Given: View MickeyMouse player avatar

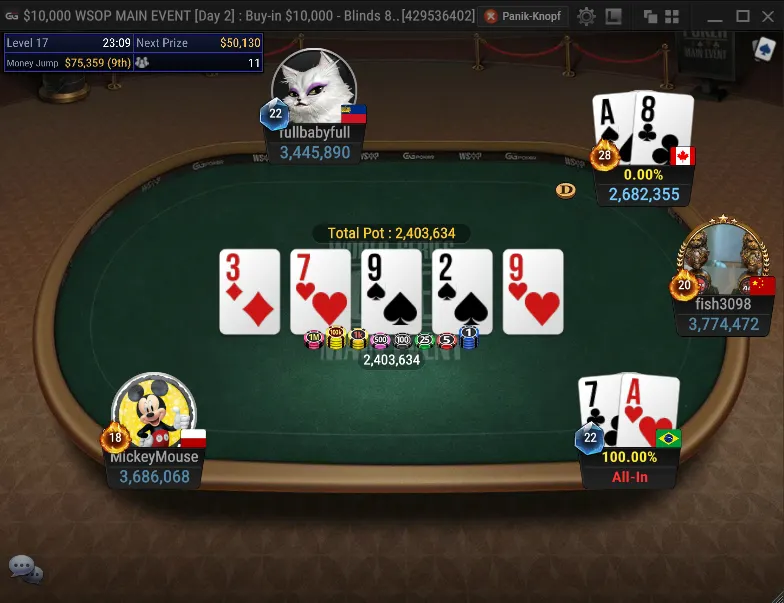Looking at the screenshot, I should [155, 412].
